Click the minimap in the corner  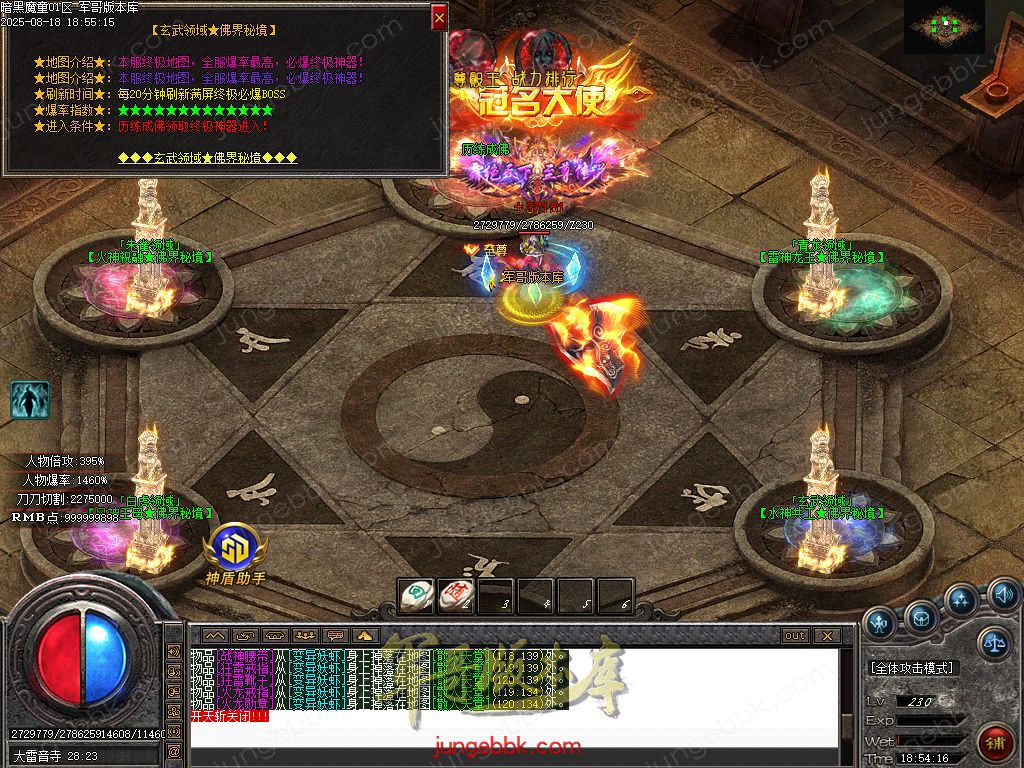pos(944,26)
